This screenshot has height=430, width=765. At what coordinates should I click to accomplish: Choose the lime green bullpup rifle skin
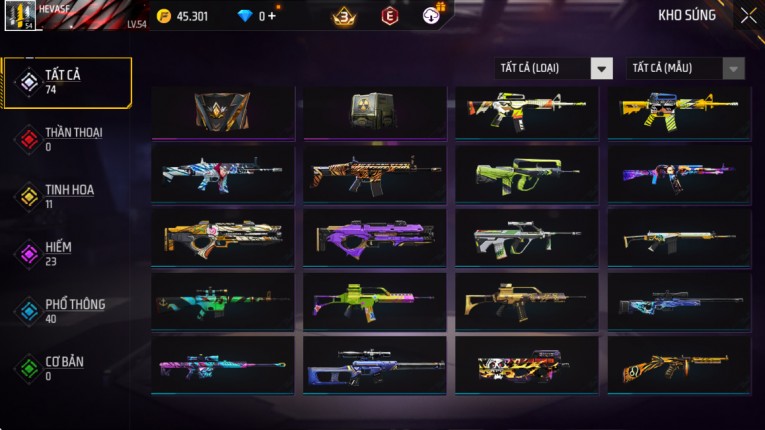526,174
